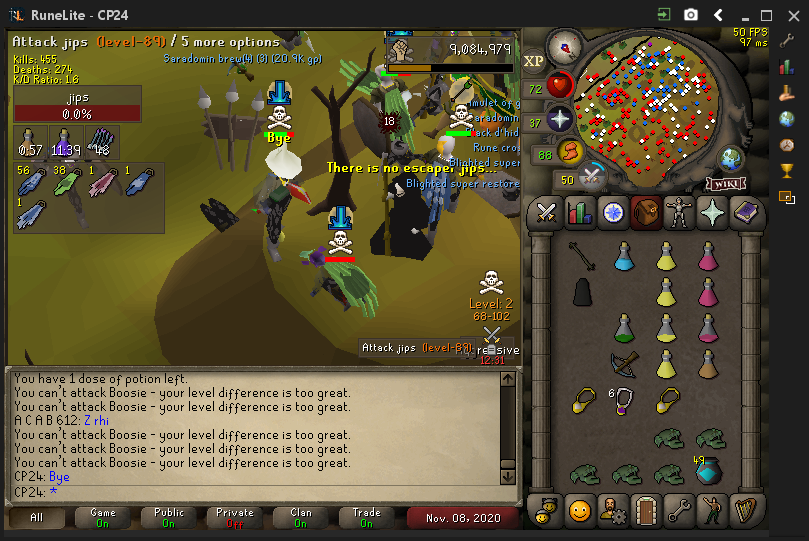The height and width of the screenshot is (541, 809).
Task: Toggle the run energy orb
Action: point(570,153)
